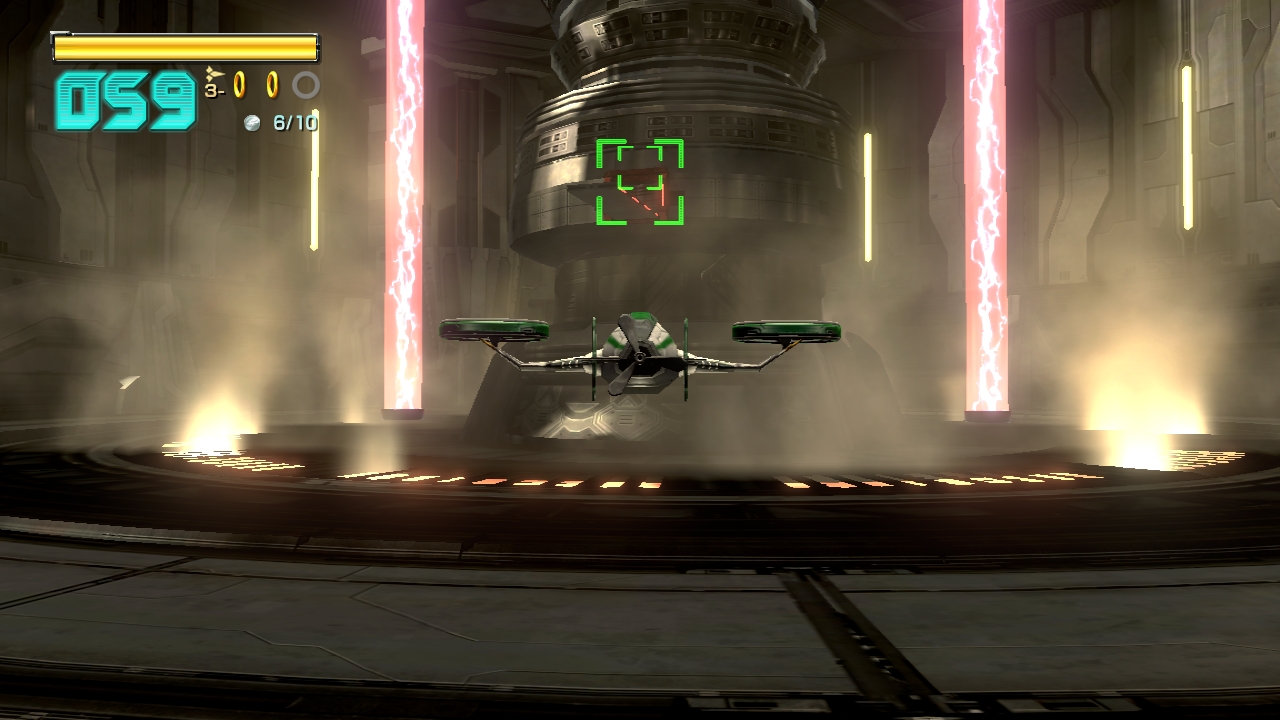Select the silver medal icon
This screenshot has width=1280, height=720.
point(253,123)
